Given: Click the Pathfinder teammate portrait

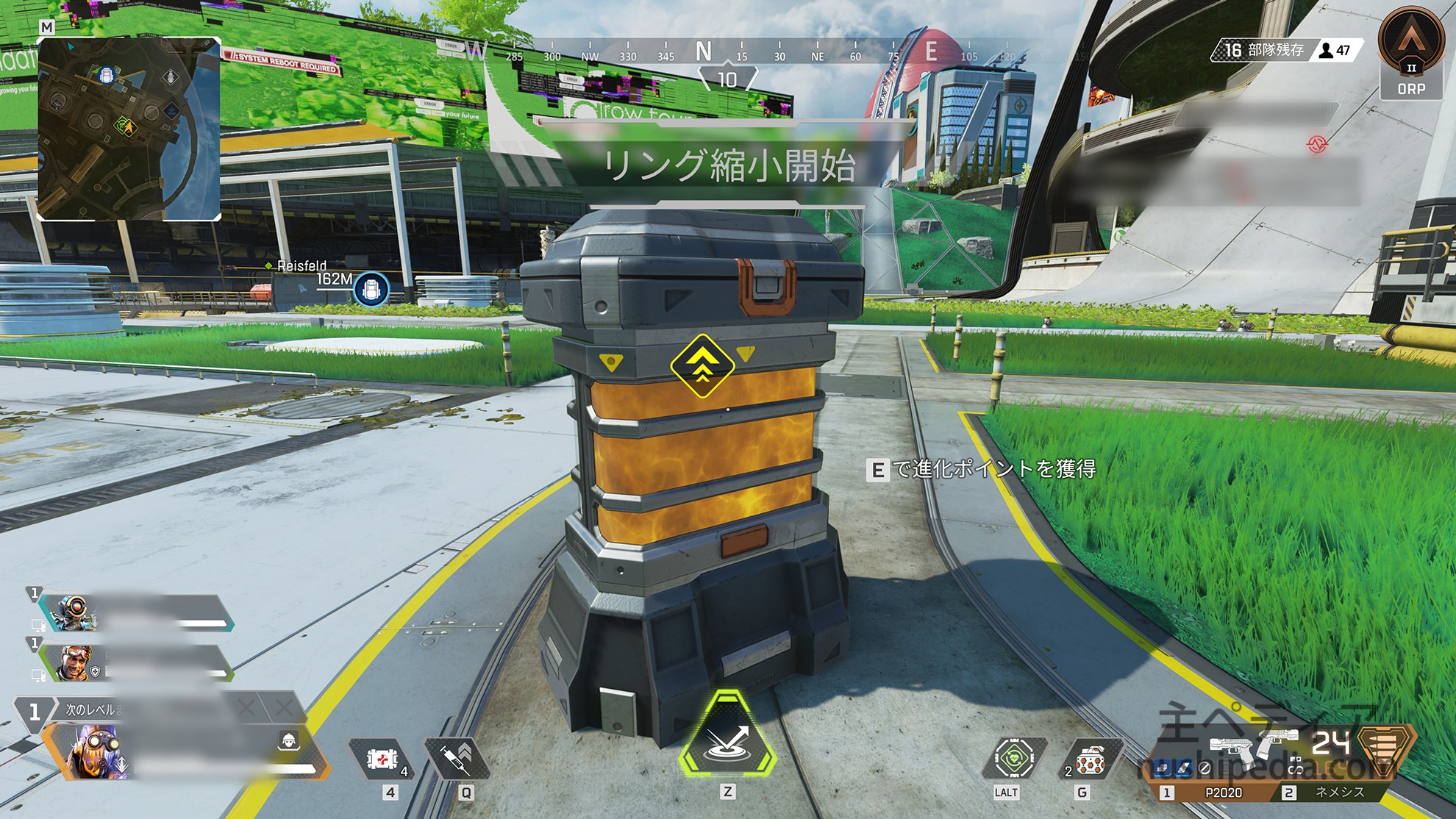Looking at the screenshot, I should point(74,612).
